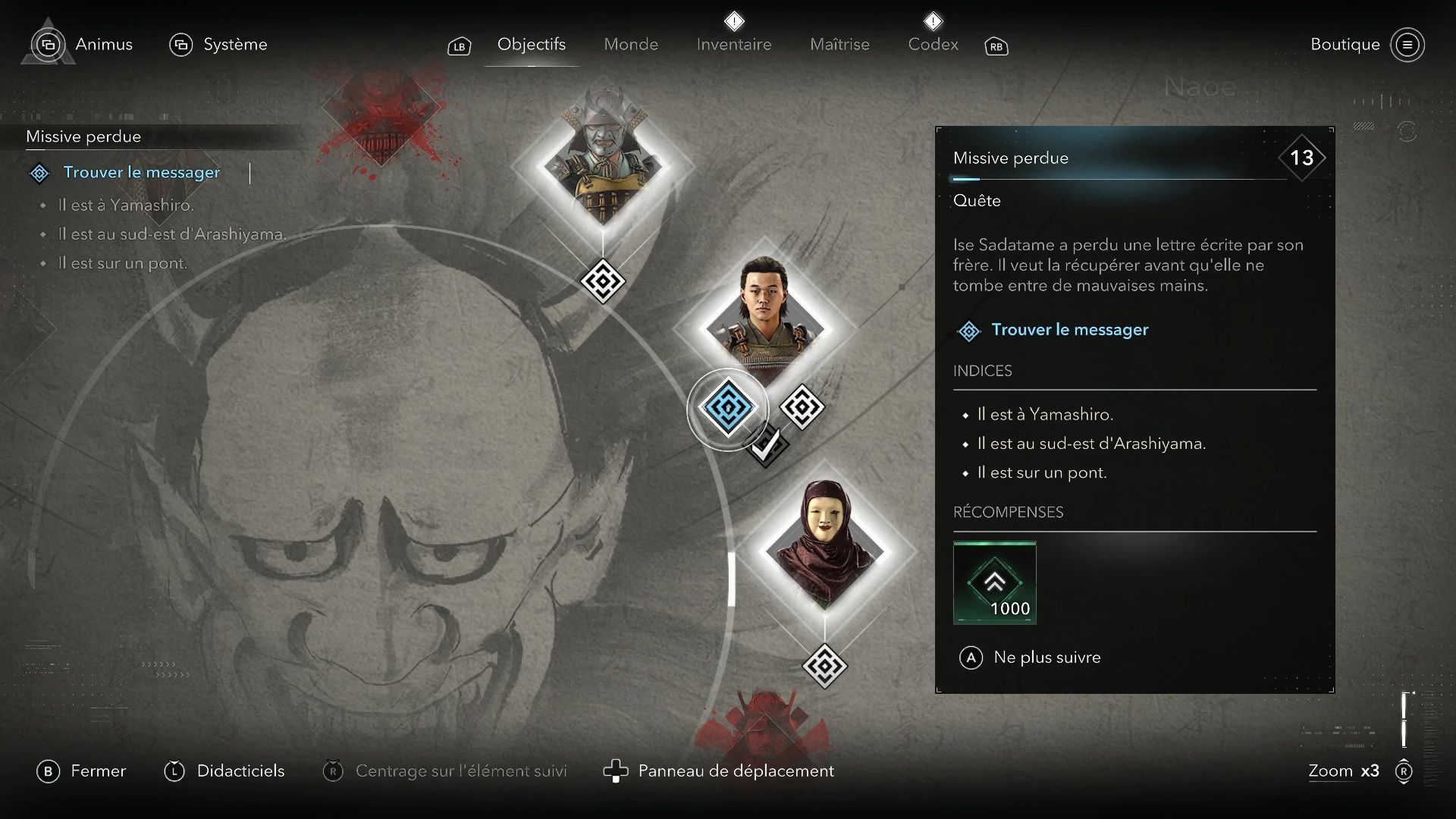Select the highlighted blue quest node

click(728, 408)
